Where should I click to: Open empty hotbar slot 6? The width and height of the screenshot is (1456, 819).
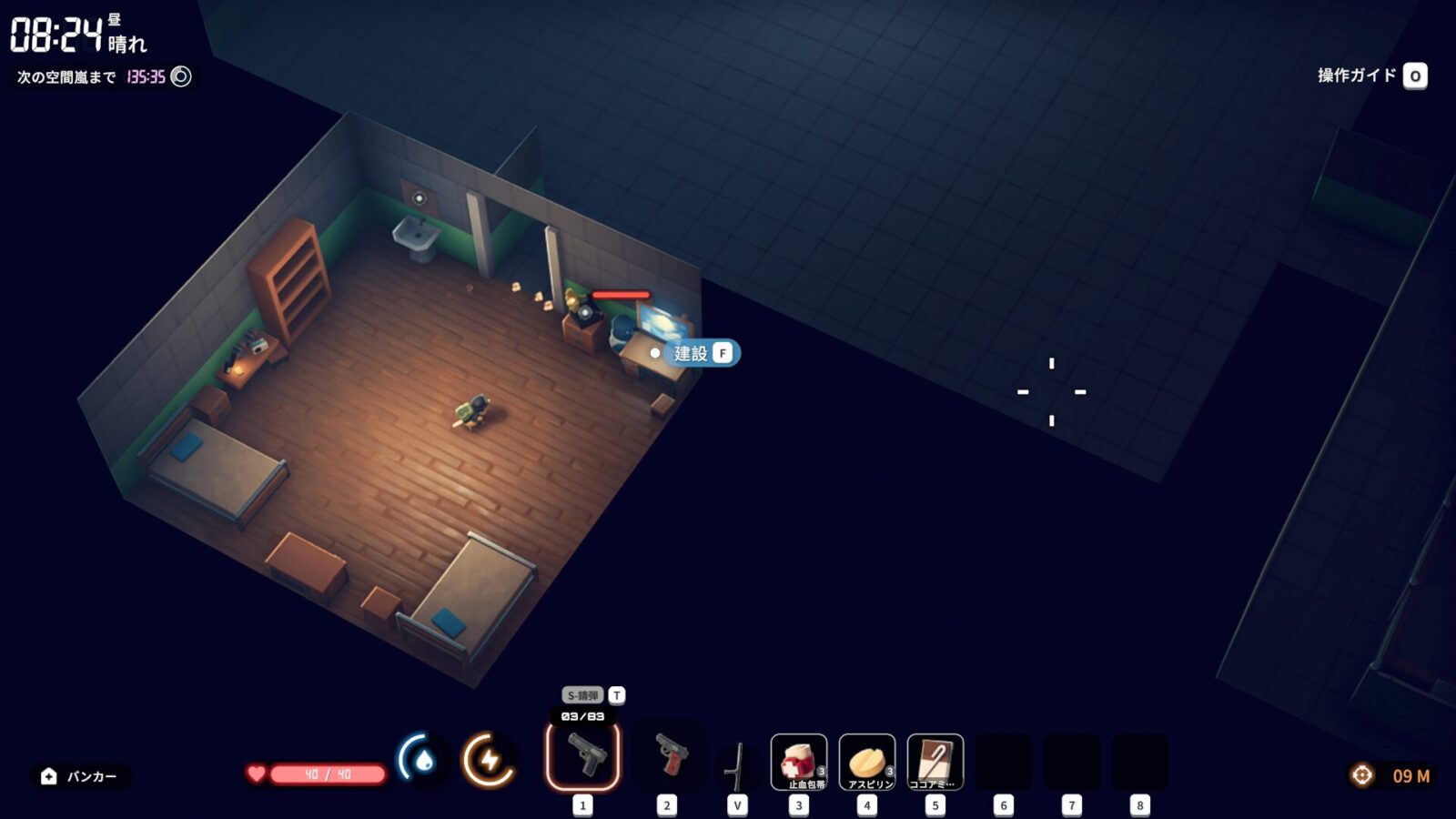coord(1003,758)
